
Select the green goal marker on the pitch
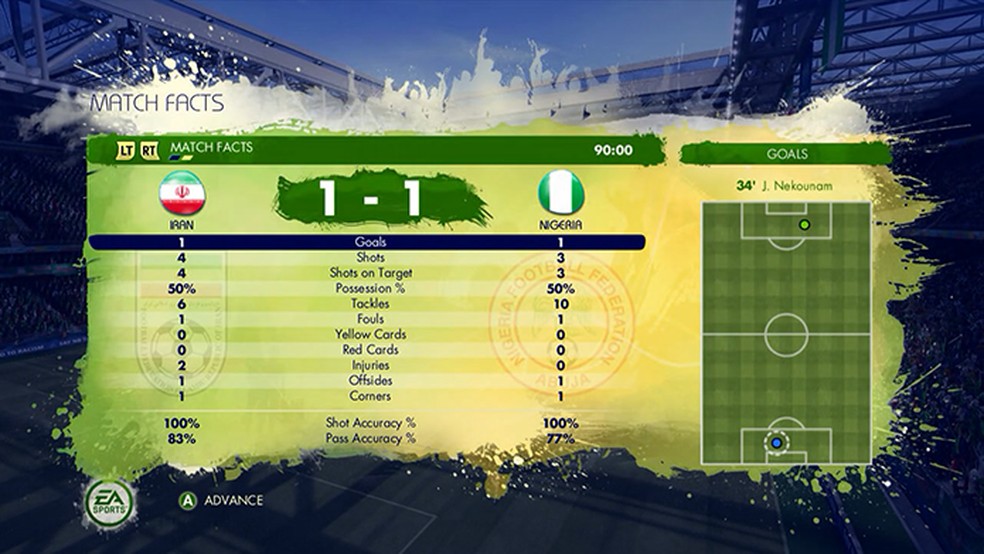point(804,224)
